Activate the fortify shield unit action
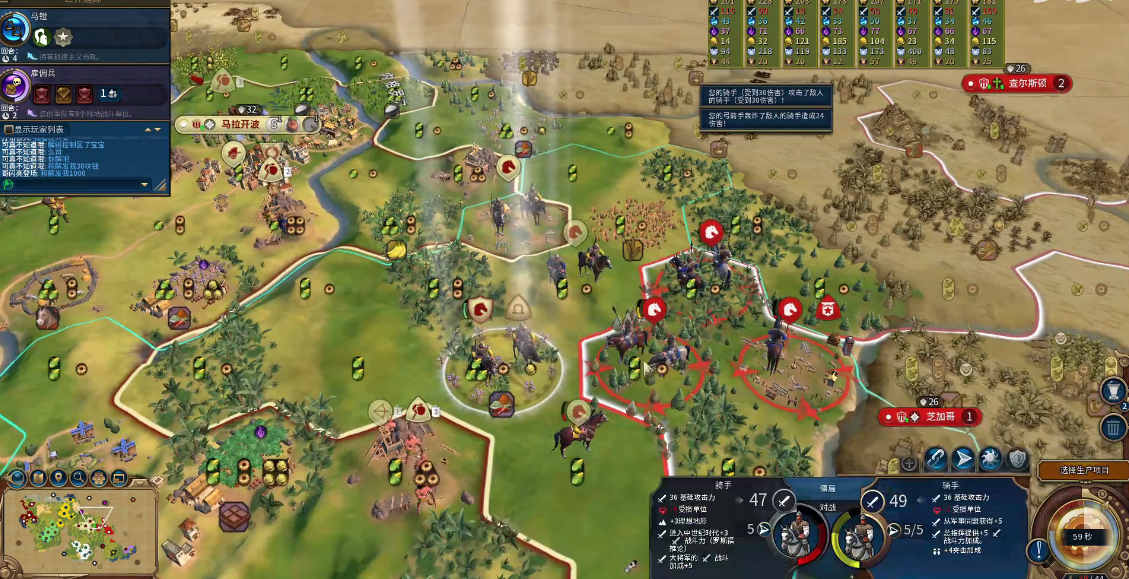This screenshot has width=1129, height=579. pos(1017,459)
